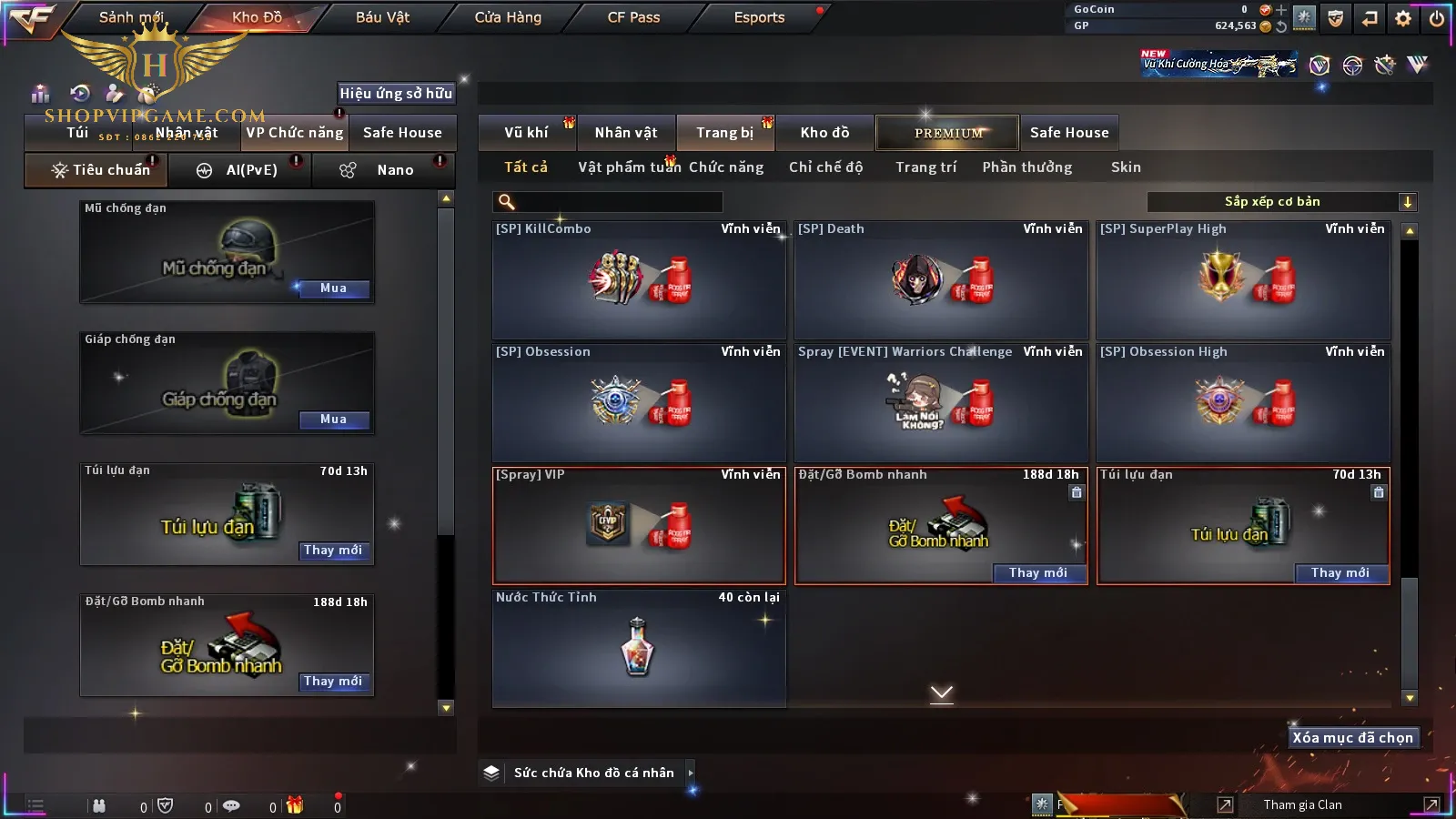Open the Cửa Hàng shop menu
The width and height of the screenshot is (1456, 819).
point(508,17)
